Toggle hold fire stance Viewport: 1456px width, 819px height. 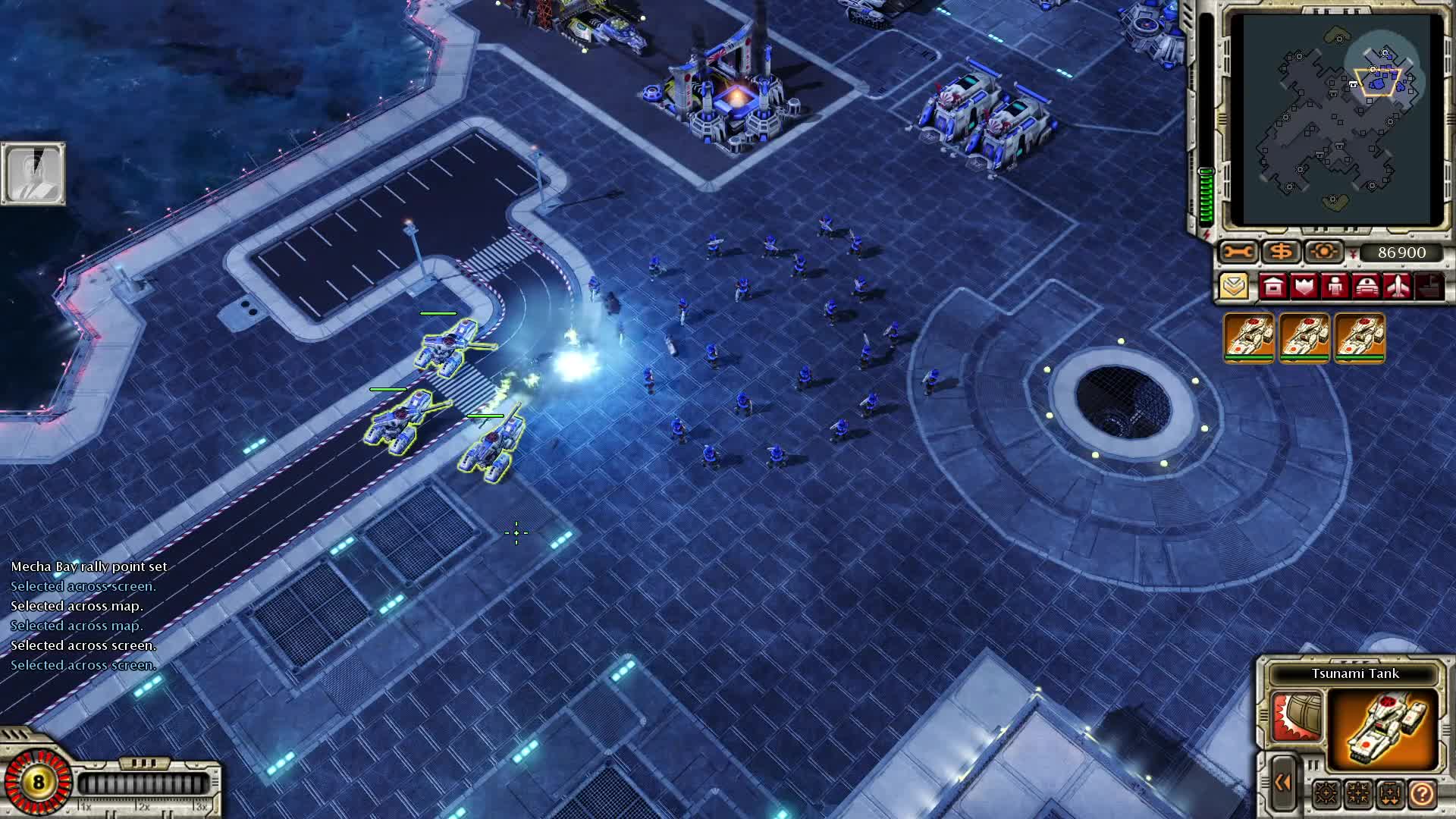pyautogui.click(x=1357, y=793)
